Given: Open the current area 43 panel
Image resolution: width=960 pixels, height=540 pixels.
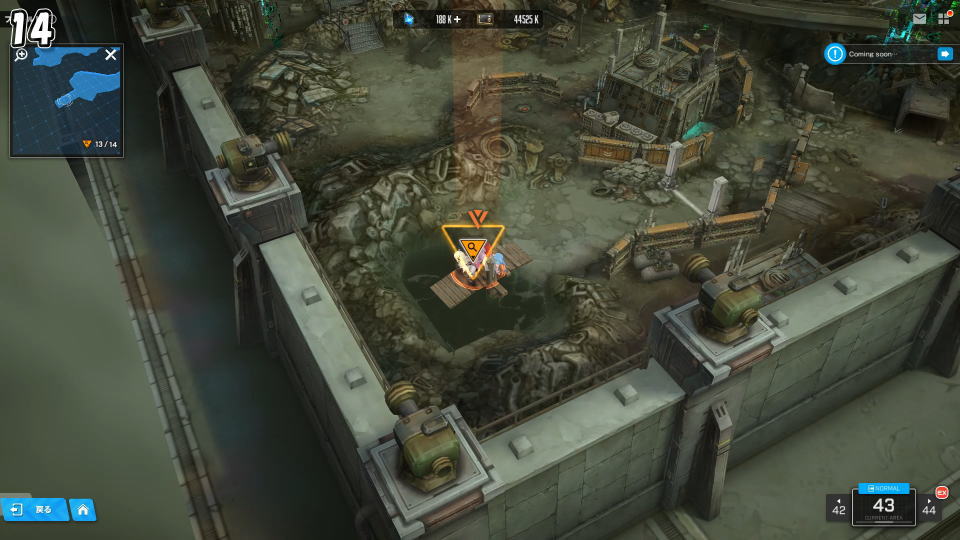Looking at the screenshot, I should point(883,507).
